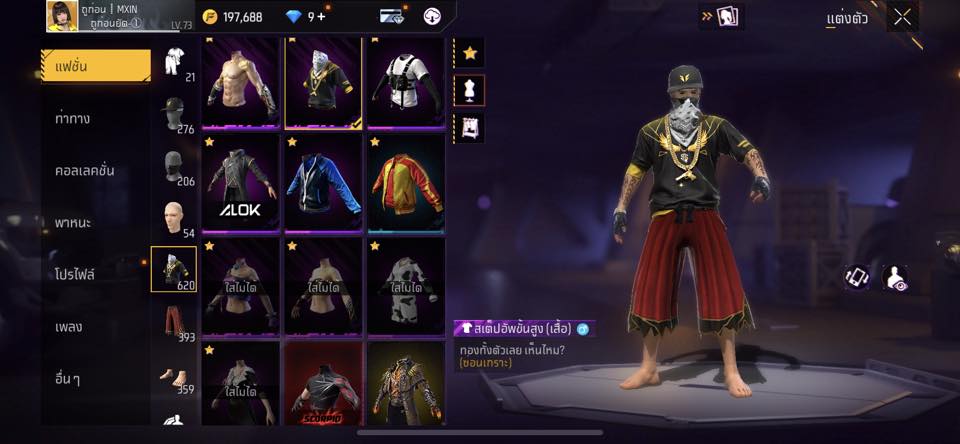Select the blue jacket top

click(323, 183)
